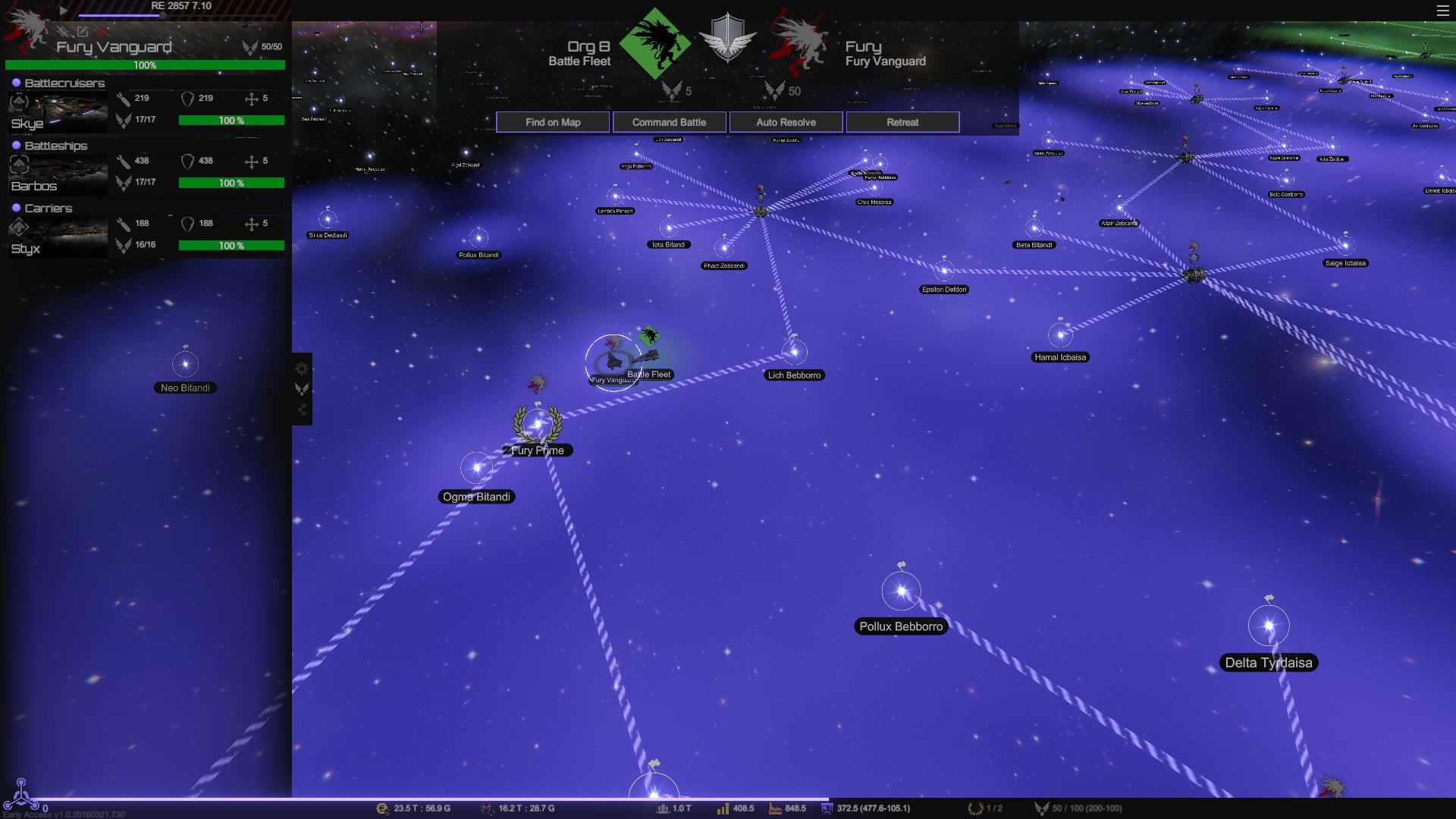Open the network nodes side tab
The image size is (1456, 819).
302,410
